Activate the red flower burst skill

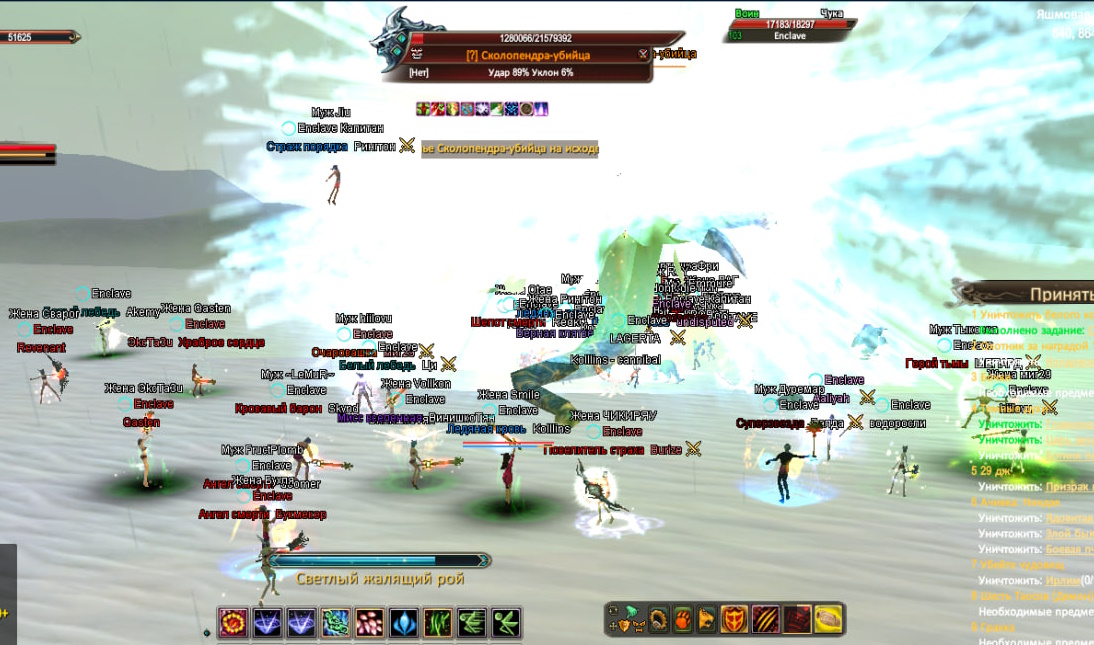(233, 623)
